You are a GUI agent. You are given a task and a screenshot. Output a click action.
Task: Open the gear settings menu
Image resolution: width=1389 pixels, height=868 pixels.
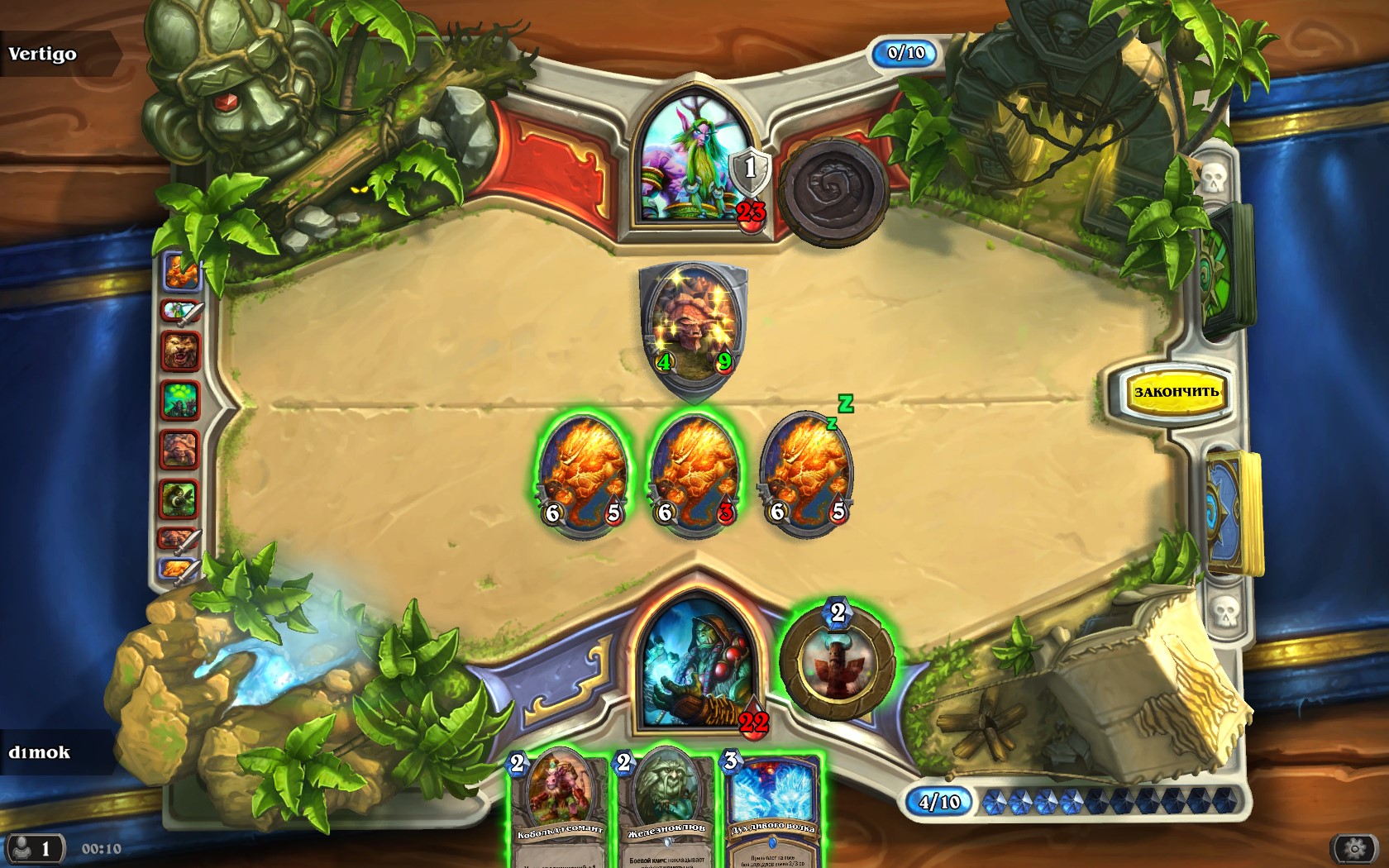coord(1353,848)
